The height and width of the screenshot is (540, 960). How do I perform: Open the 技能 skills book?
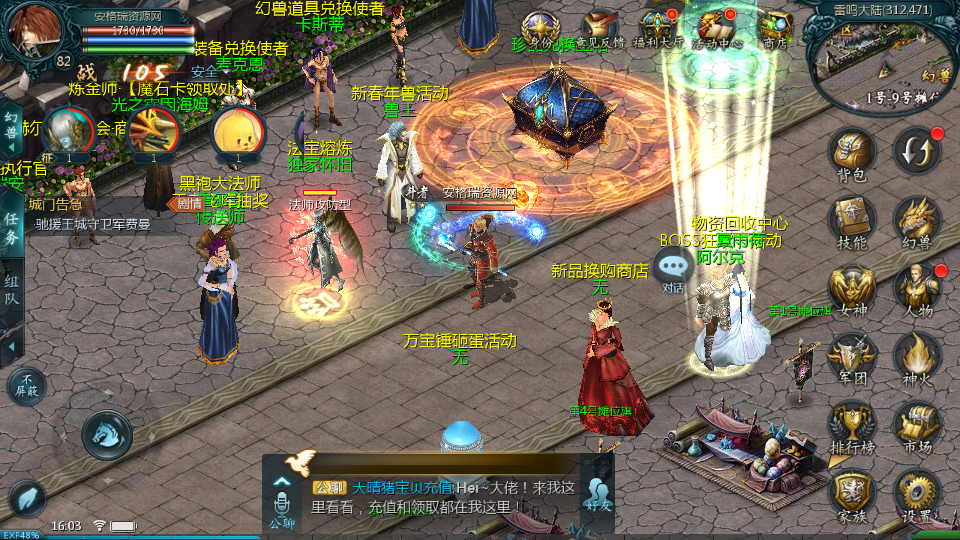tap(852, 220)
